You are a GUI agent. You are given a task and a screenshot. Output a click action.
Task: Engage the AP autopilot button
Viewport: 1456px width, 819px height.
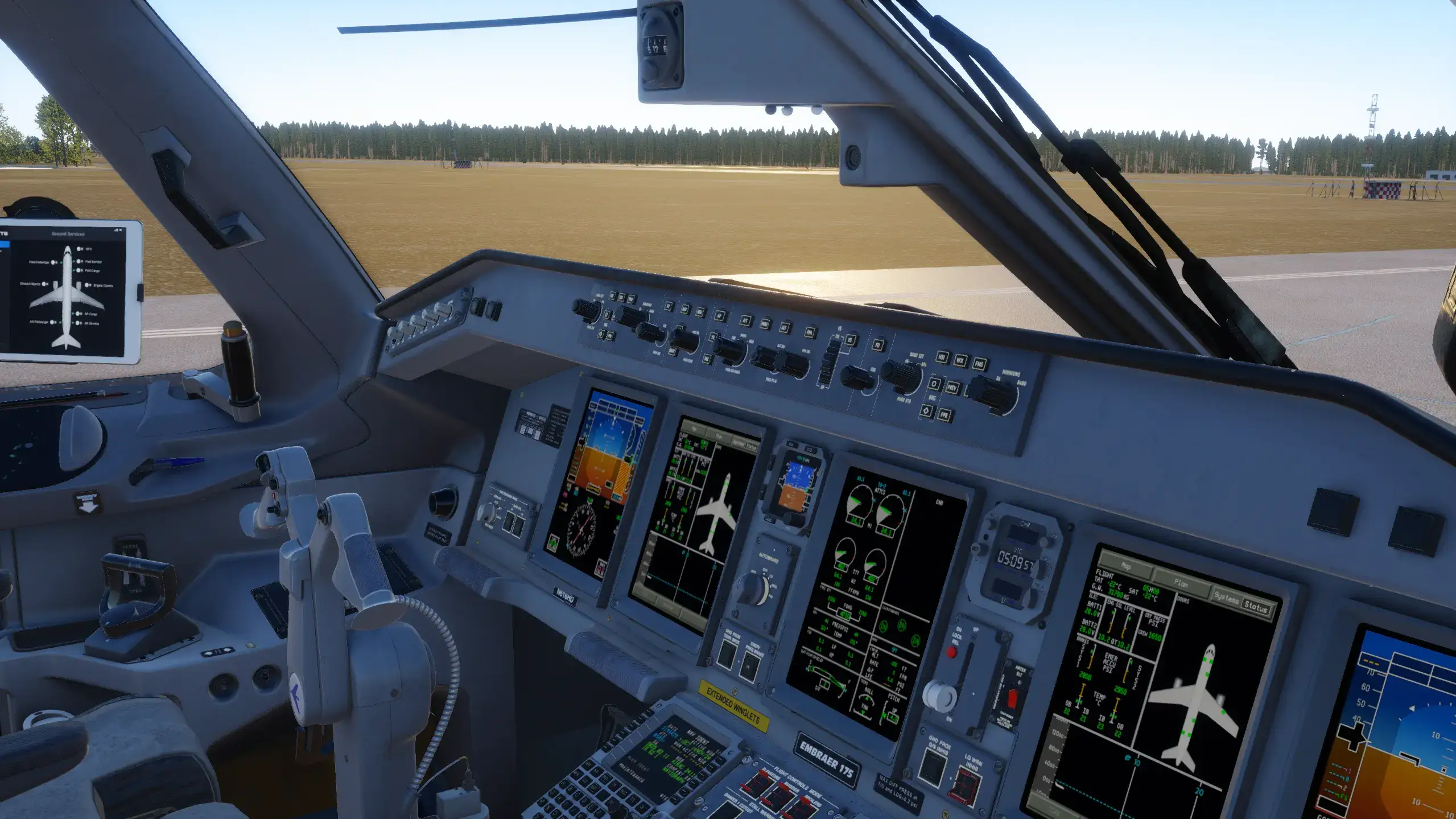(x=720, y=316)
